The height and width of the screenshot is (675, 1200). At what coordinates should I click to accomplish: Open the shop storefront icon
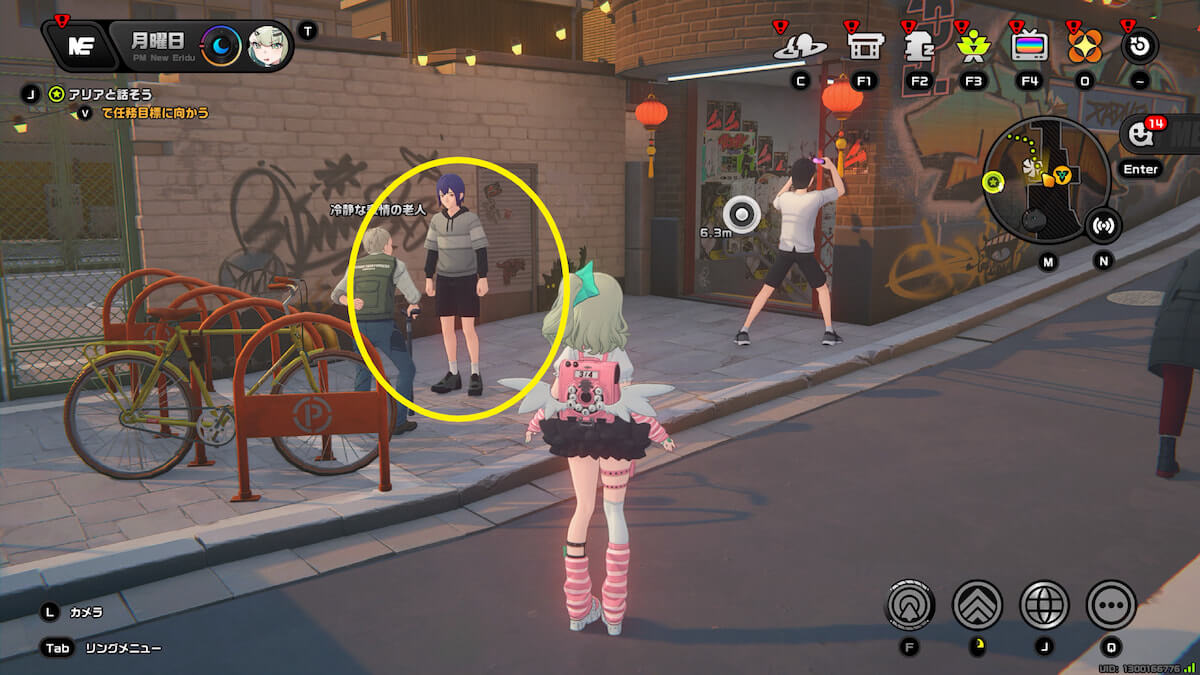pyautogui.click(x=863, y=46)
